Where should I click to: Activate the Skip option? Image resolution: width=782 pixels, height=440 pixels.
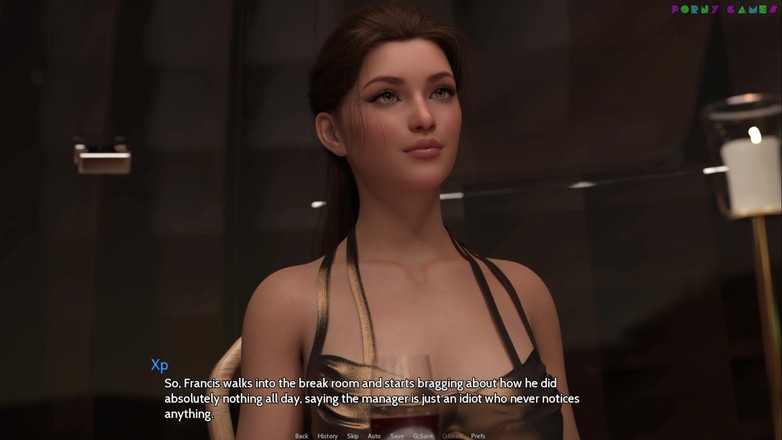pyautogui.click(x=352, y=436)
